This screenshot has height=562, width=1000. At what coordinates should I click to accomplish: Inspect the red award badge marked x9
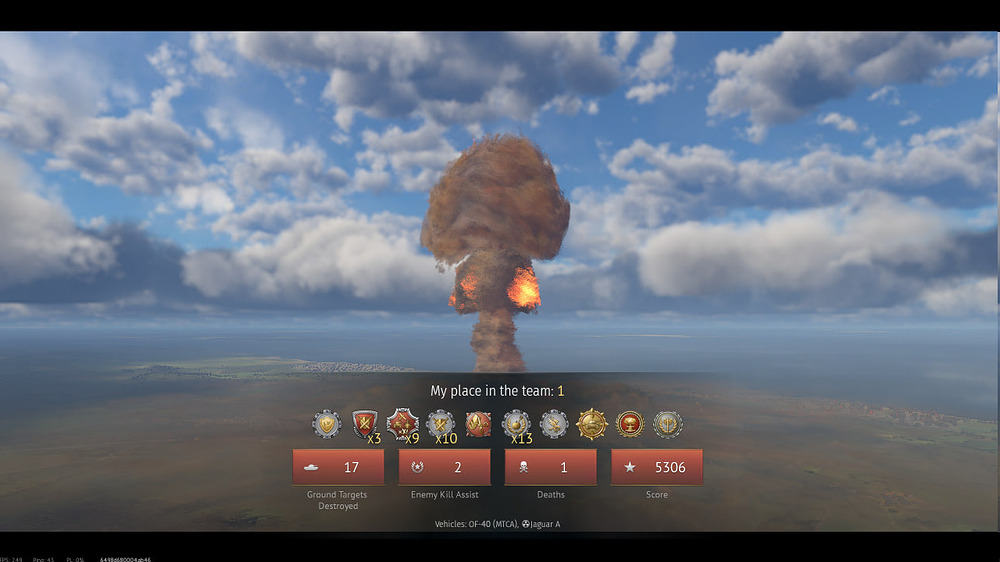pyautogui.click(x=402, y=424)
